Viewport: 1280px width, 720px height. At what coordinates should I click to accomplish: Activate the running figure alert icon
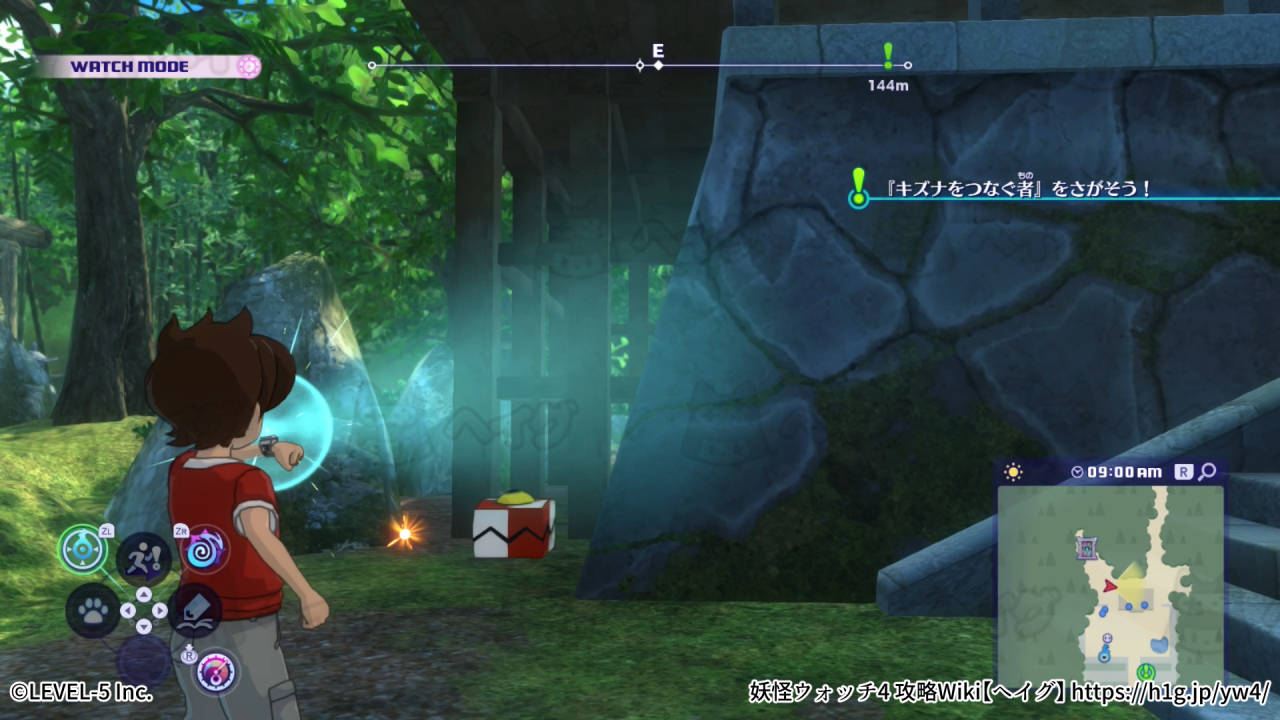click(x=143, y=557)
